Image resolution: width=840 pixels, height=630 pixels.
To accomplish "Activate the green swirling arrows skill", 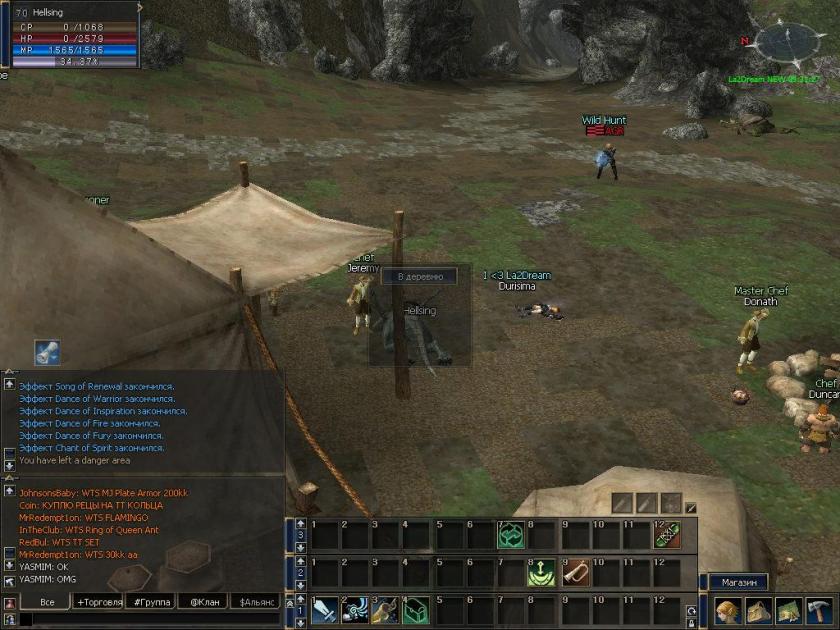I will (x=511, y=535).
